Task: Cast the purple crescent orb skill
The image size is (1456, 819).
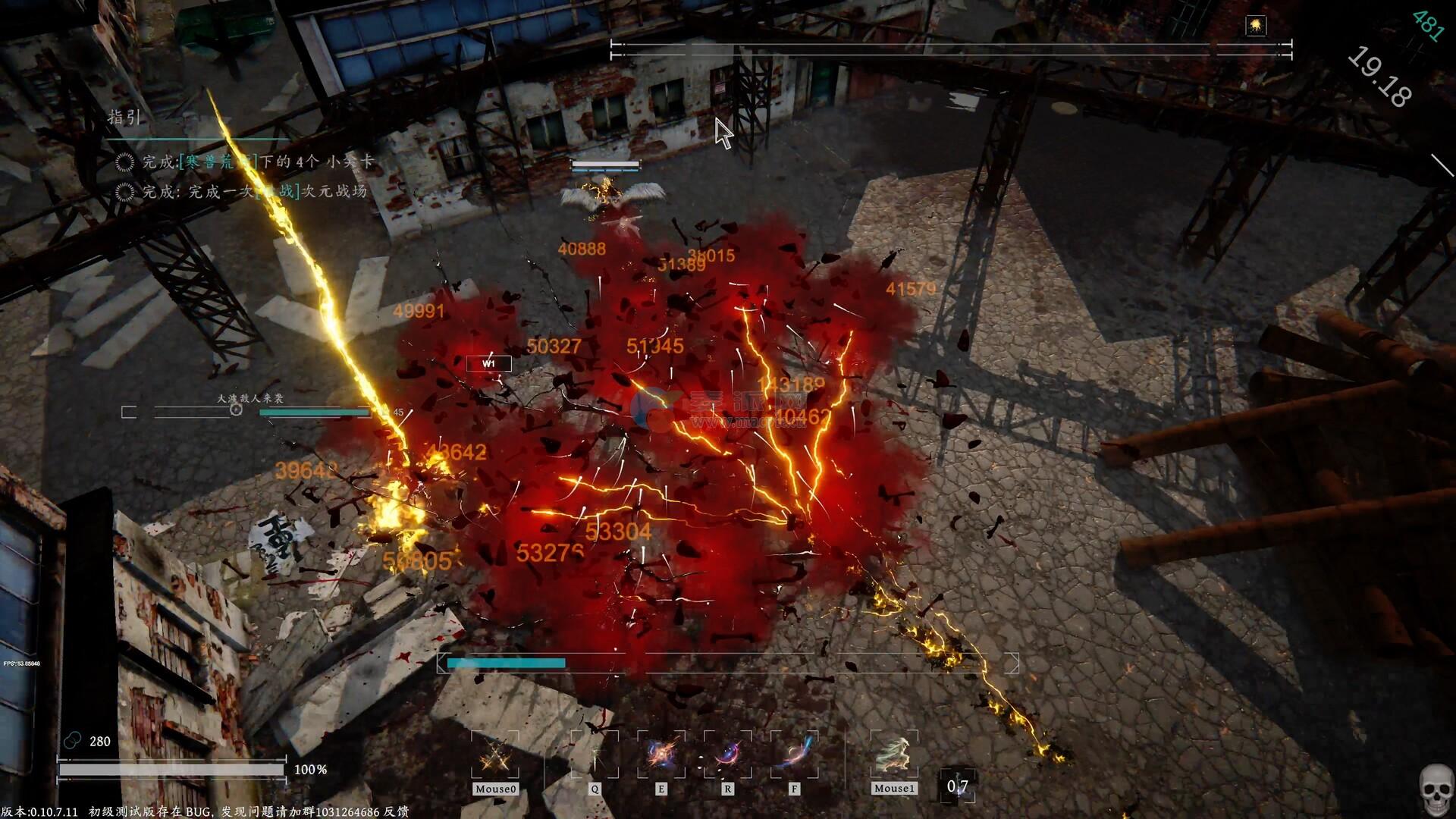Action: point(728,755)
